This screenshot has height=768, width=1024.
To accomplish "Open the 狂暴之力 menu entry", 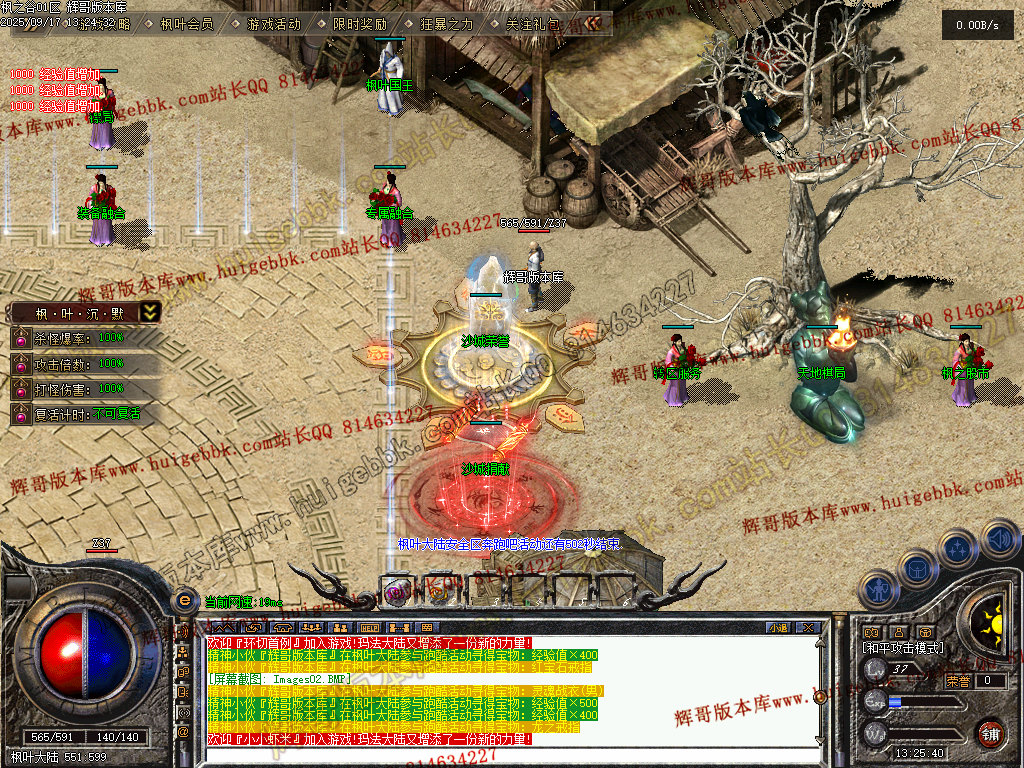I will coord(446,24).
